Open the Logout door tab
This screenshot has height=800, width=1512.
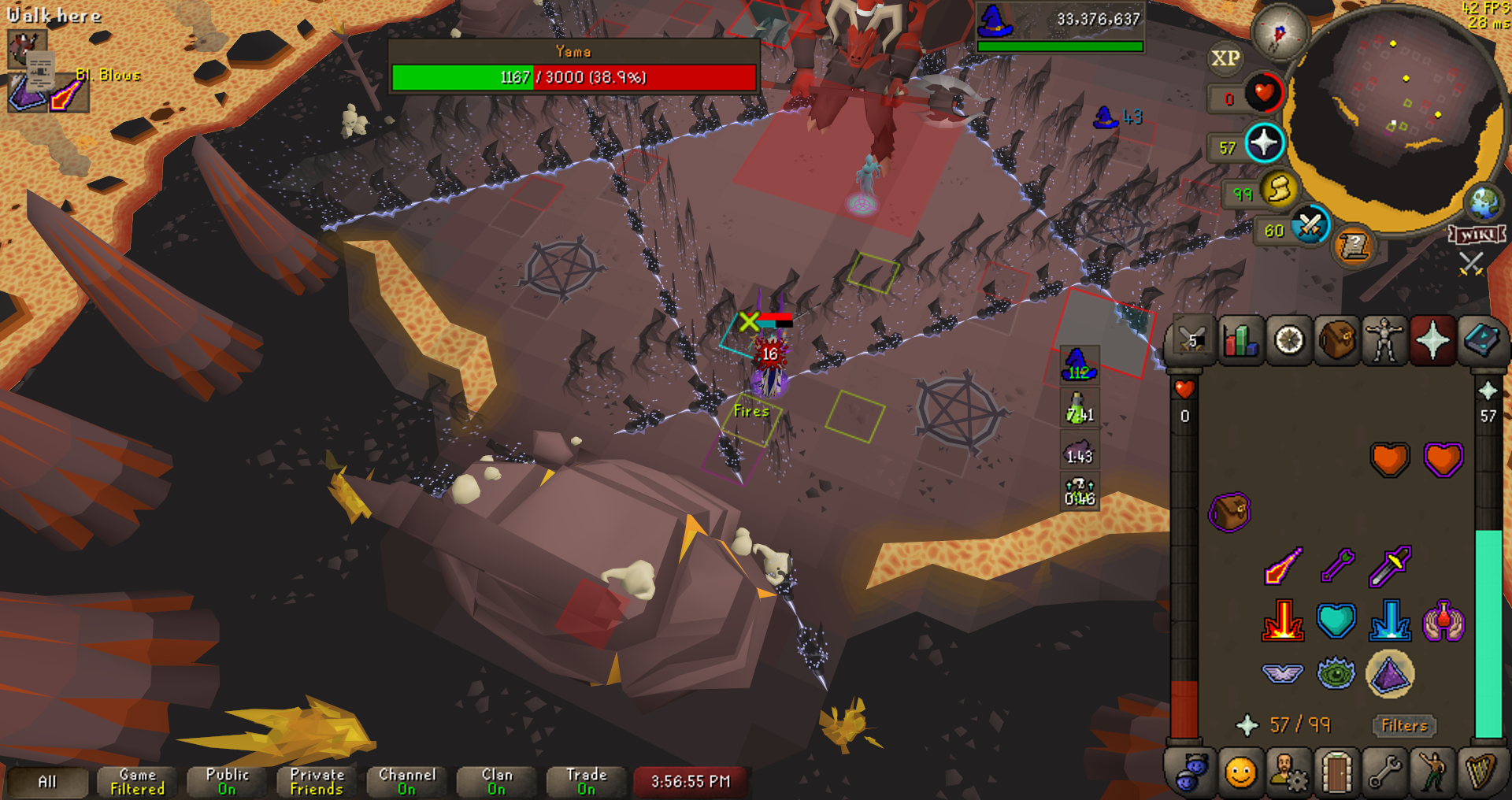1336,773
